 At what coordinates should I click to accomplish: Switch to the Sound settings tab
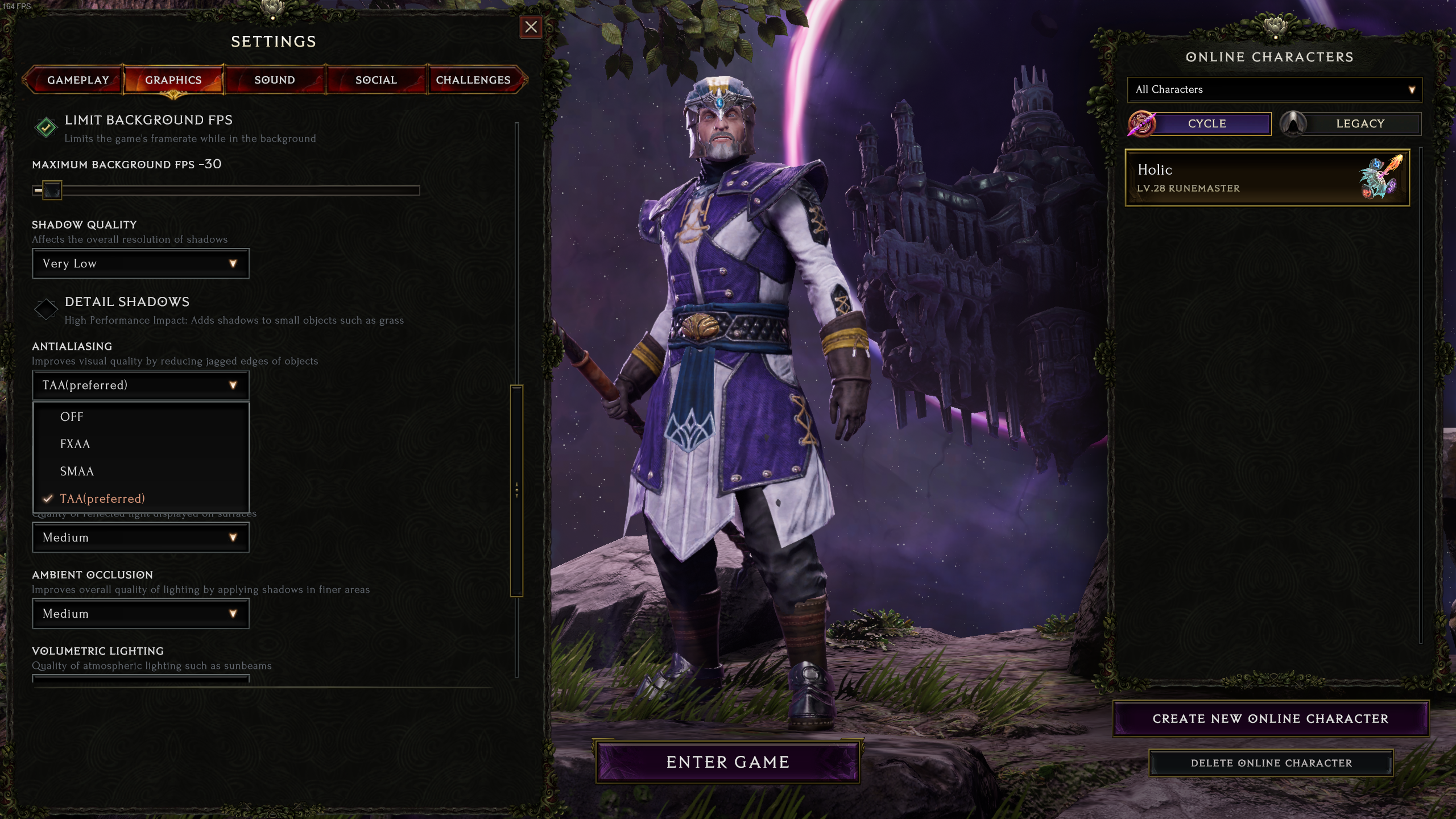click(274, 80)
